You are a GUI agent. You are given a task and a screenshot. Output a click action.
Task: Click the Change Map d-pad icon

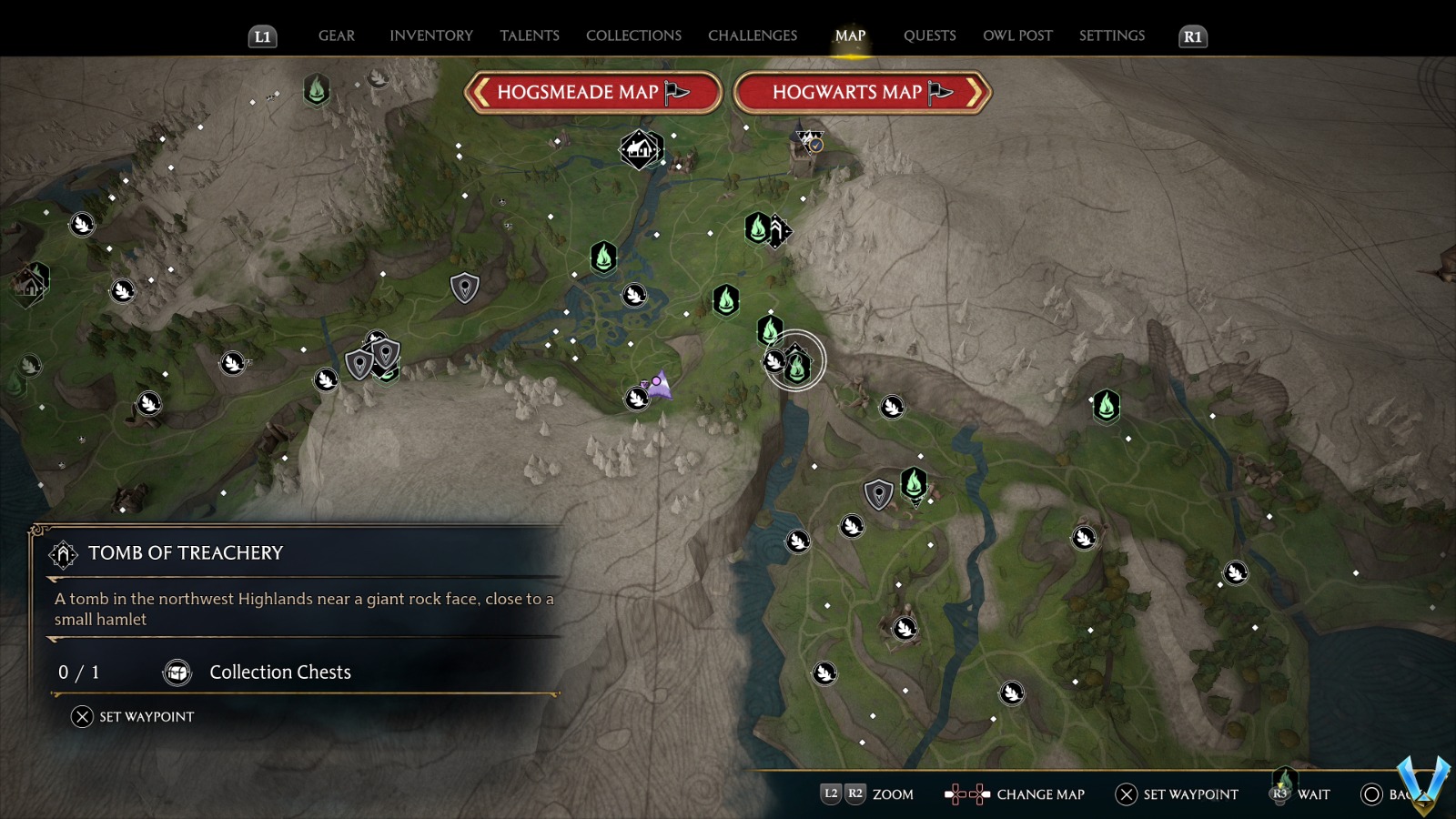click(967, 794)
